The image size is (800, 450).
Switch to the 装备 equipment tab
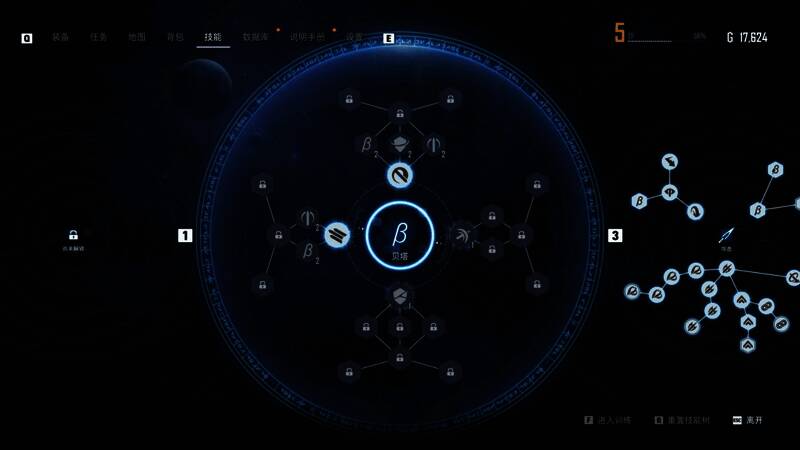click(61, 37)
